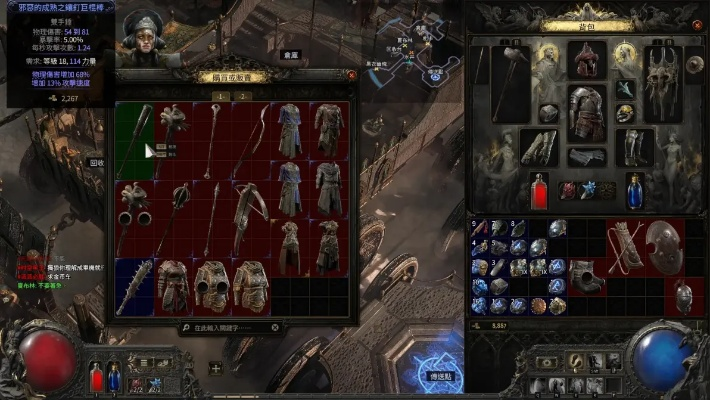Screen dimensions: 710x400
Task: Select the spiked club in the blue slot
Action: coord(134,287)
